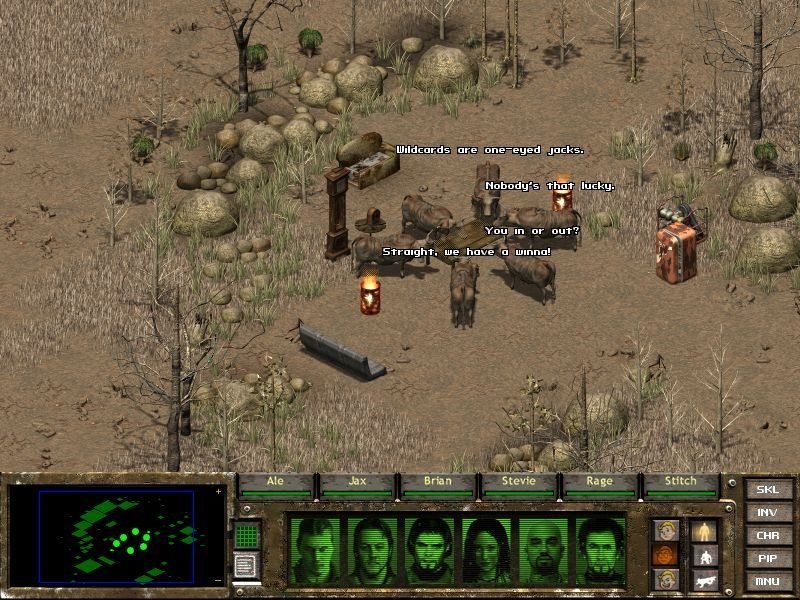Set squad to crouching stance
This screenshot has width=800, height=600.
(x=705, y=555)
